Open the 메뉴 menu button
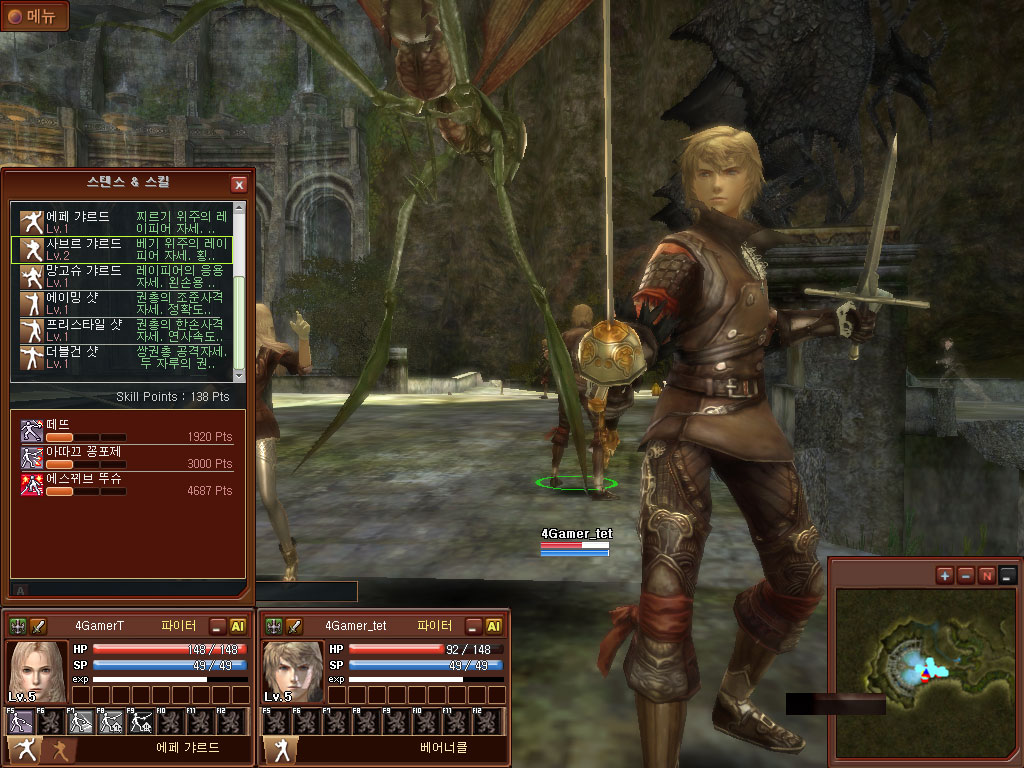 pyautogui.click(x=35, y=16)
